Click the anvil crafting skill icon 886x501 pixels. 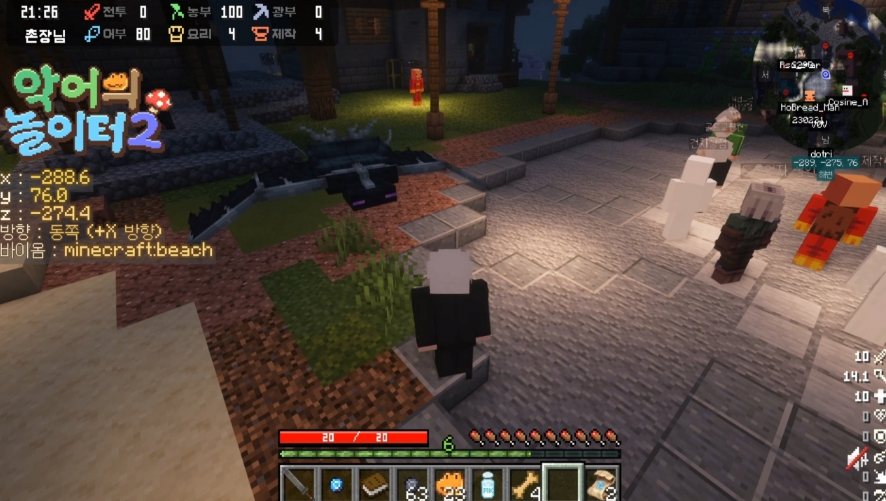click(263, 35)
